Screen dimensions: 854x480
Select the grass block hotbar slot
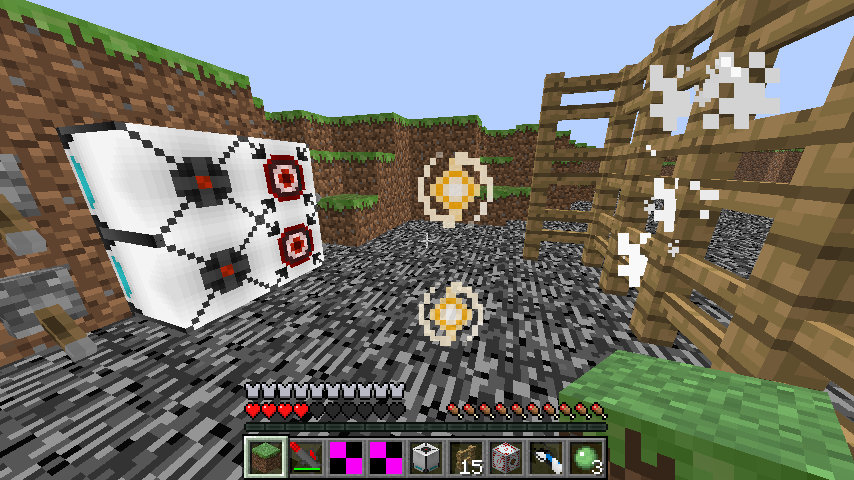[265, 456]
